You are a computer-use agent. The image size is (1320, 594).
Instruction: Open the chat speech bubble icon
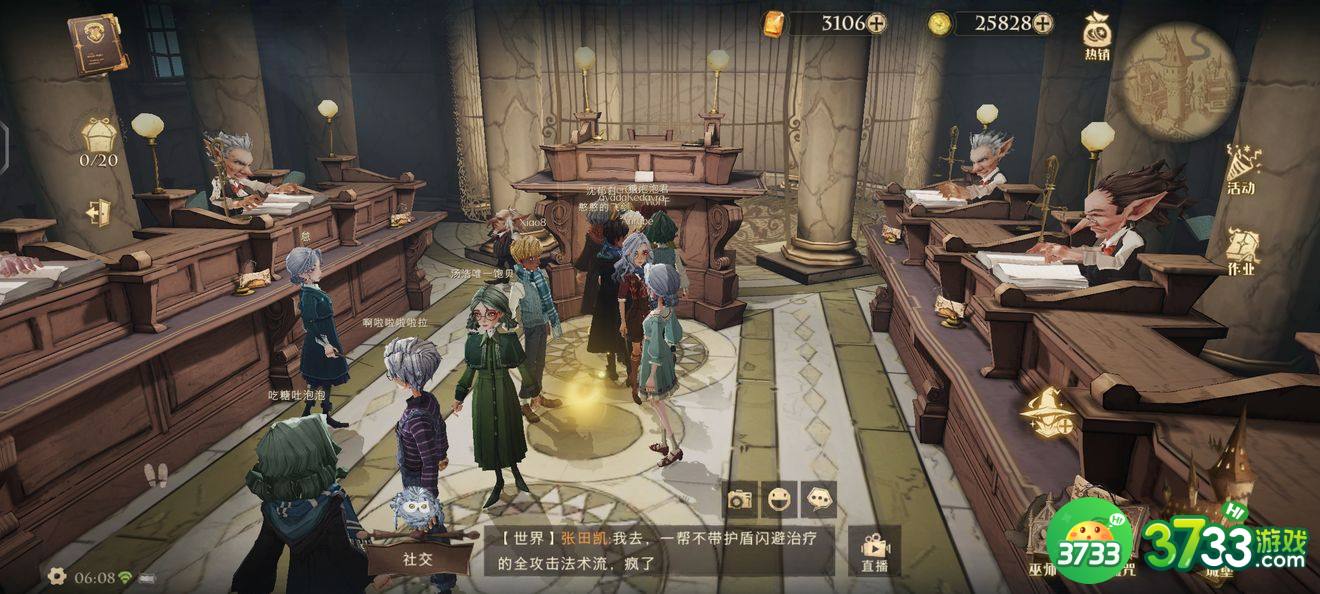[x=819, y=499]
